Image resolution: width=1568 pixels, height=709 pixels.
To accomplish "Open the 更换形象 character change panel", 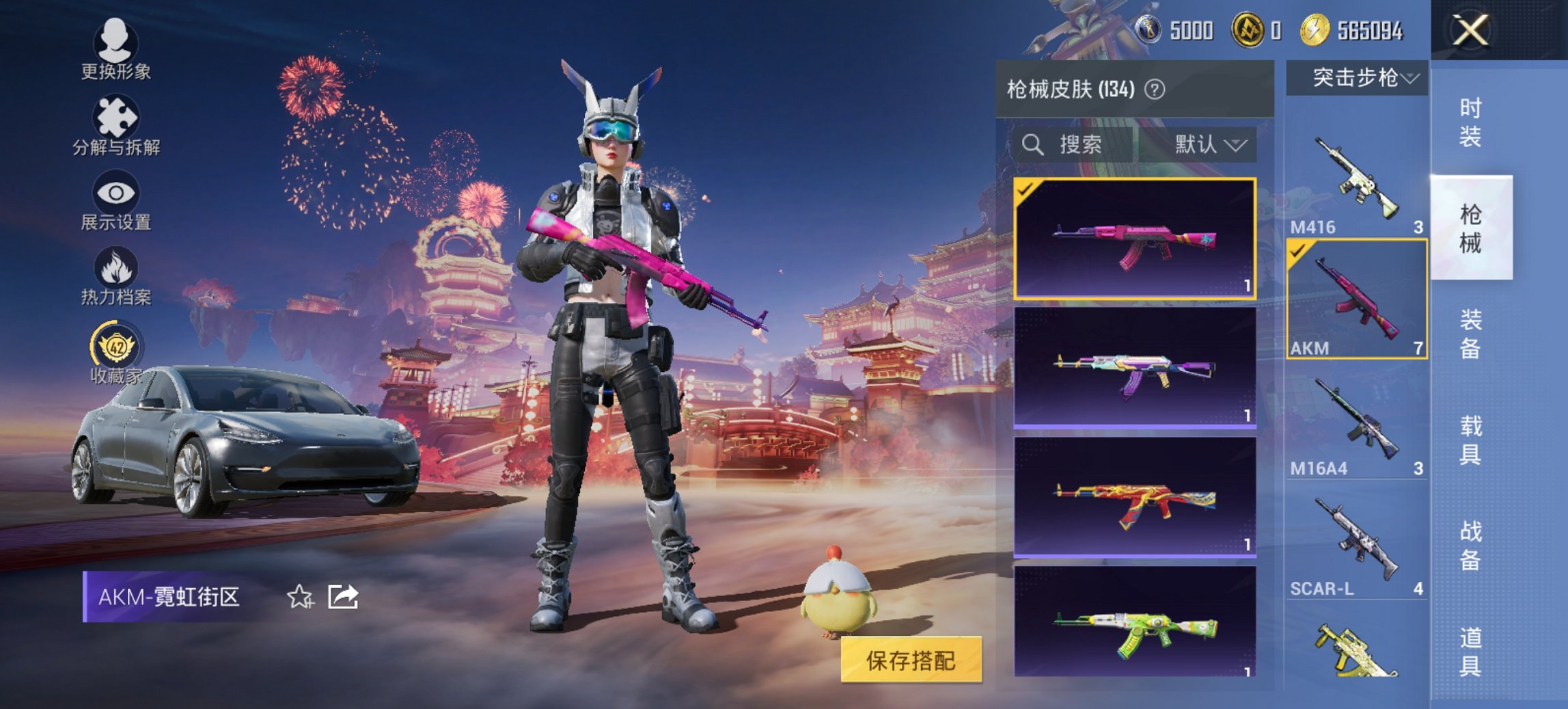I will (115, 51).
